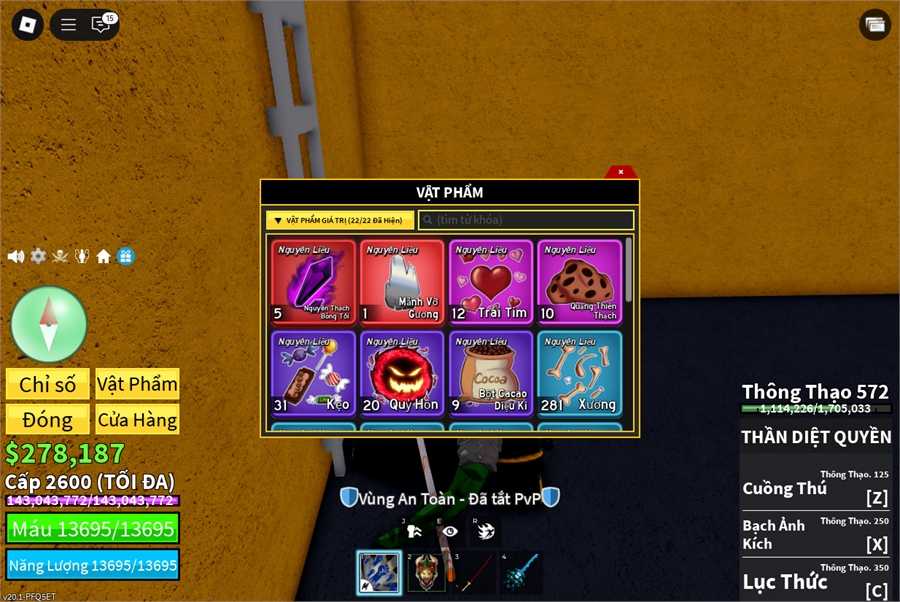This screenshot has height=602, width=900.
Task: Click the Đóng button
Action: [48, 419]
